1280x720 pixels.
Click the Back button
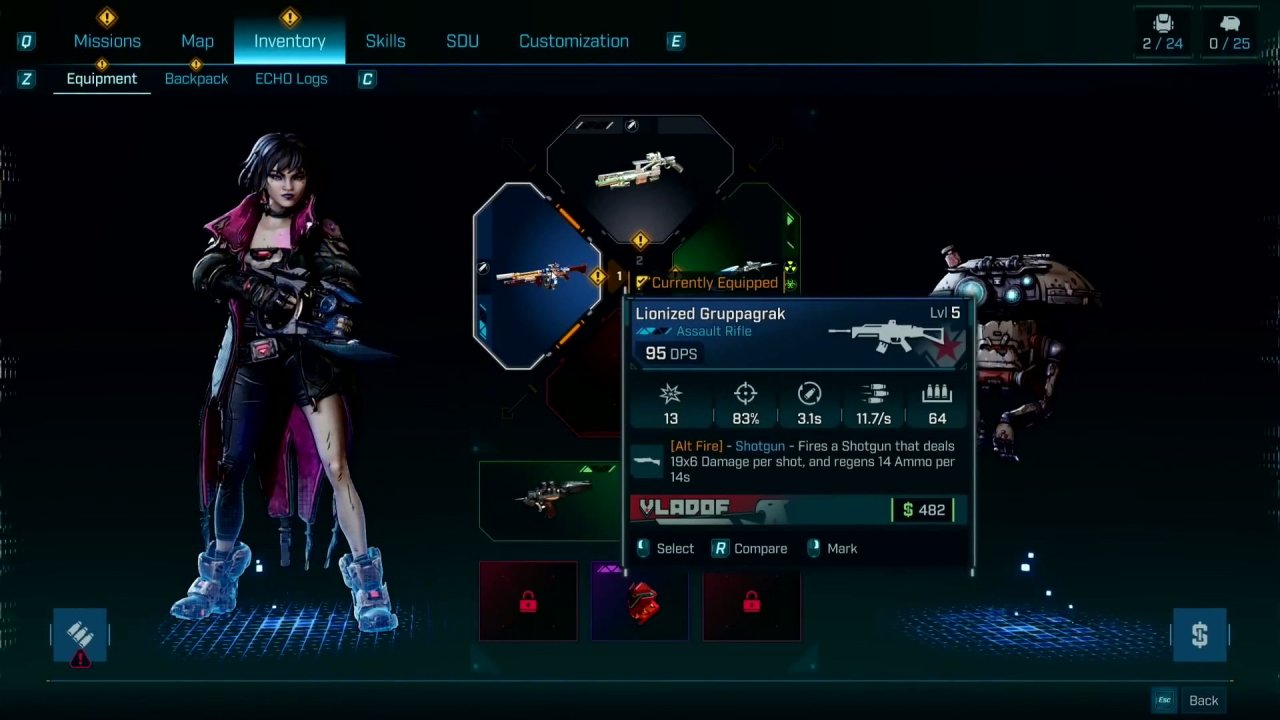coord(1203,700)
